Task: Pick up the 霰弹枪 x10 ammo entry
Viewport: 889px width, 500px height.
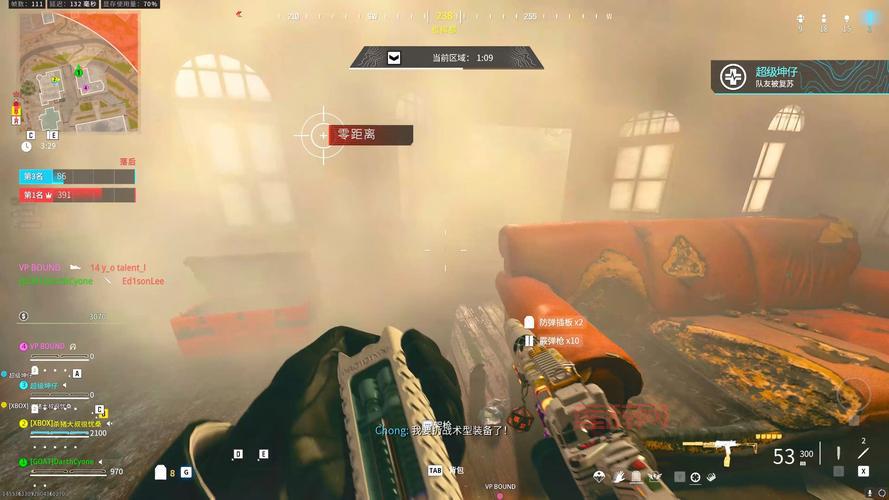Action: [x=559, y=341]
